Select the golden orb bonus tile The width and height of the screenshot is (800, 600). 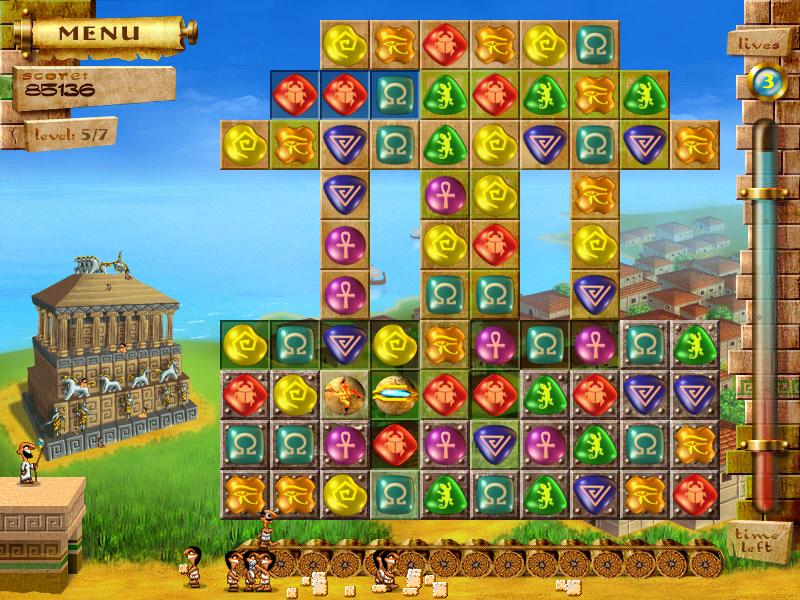[x=395, y=391]
